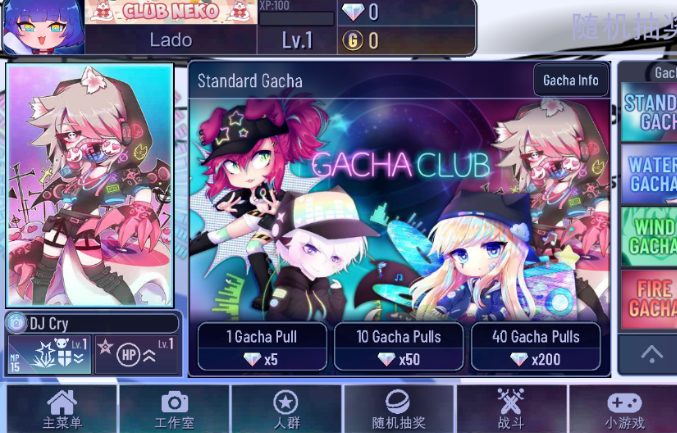Click the Club Neko banner
The width and height of the screenshot is (677, 433).
[169, 12]
